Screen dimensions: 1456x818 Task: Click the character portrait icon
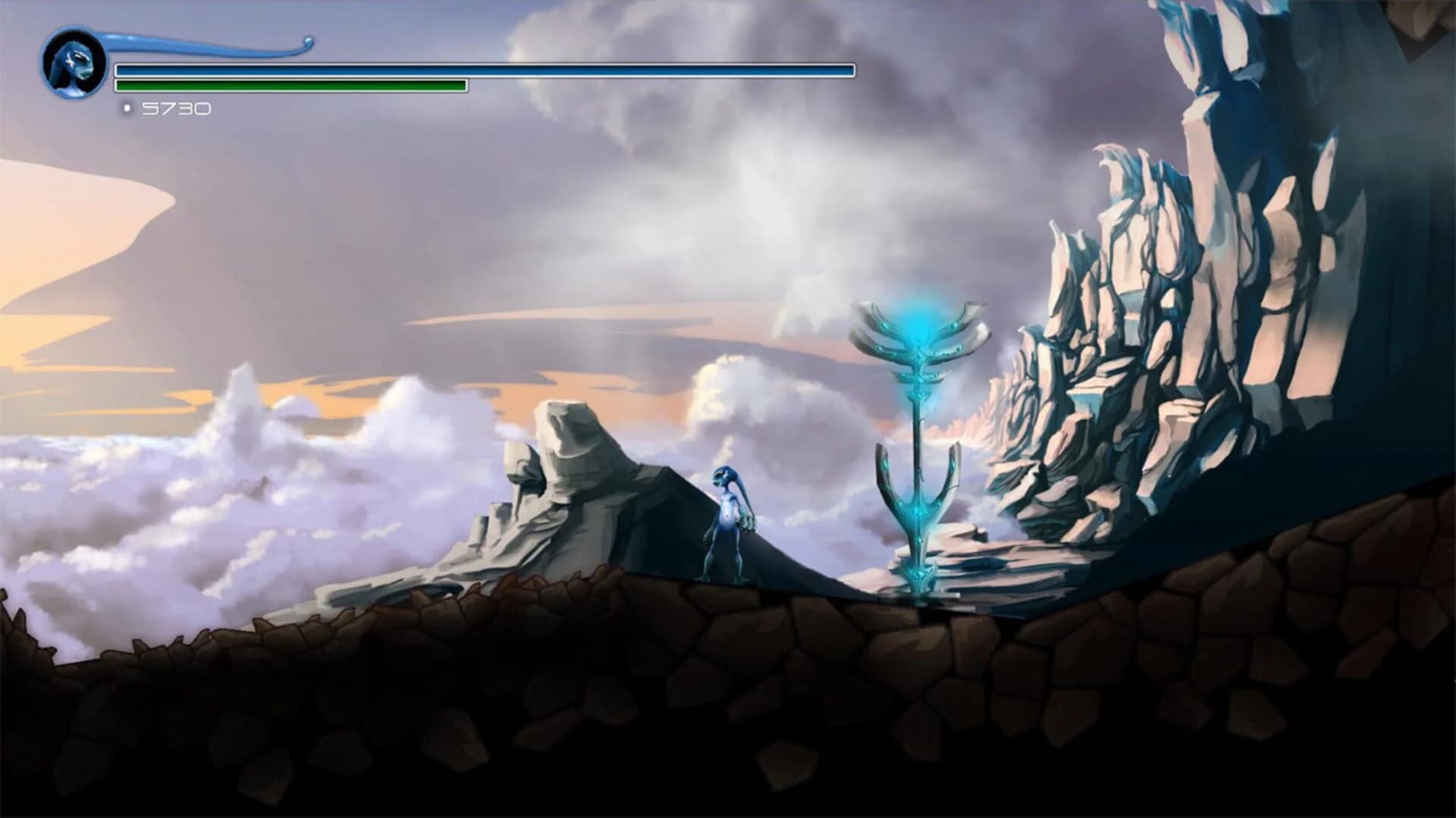[x=74, y=62]
